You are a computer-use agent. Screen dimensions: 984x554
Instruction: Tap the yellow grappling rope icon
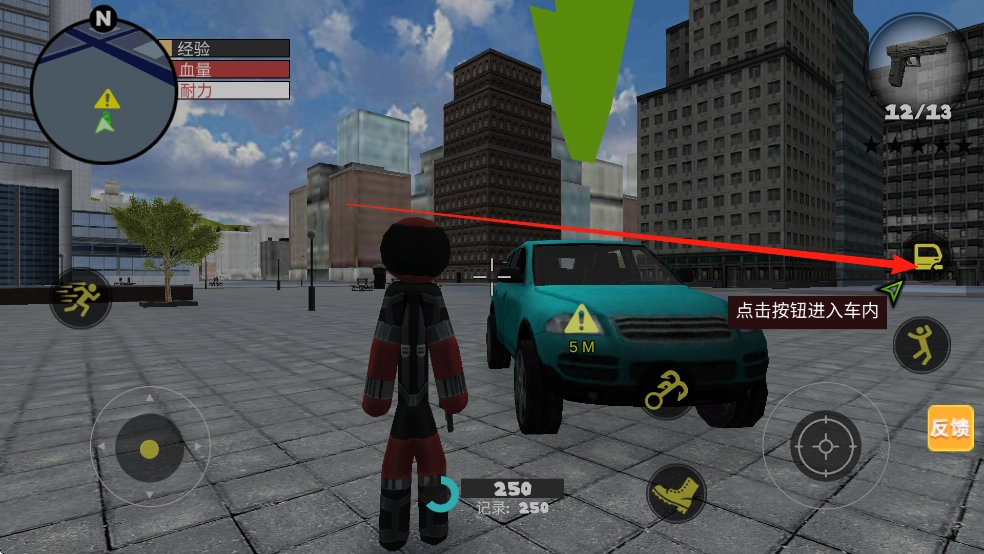tap(668, 389)
